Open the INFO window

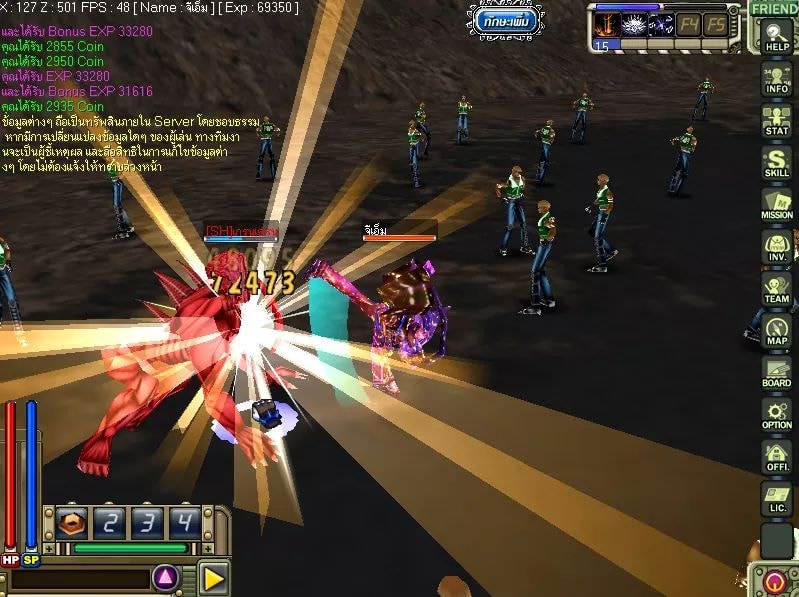(x=776, y=78)
